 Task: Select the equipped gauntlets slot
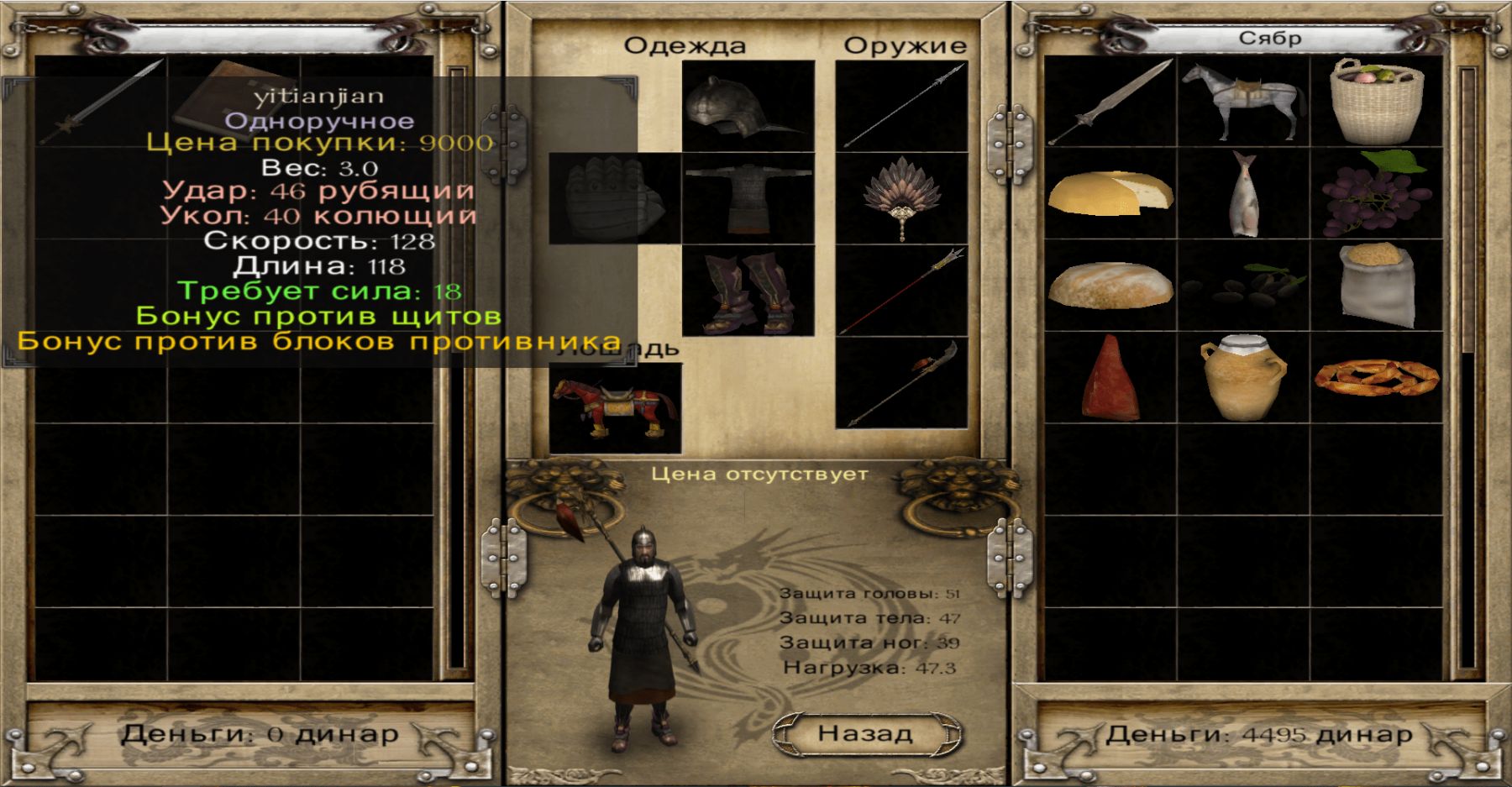pos(615,199)
